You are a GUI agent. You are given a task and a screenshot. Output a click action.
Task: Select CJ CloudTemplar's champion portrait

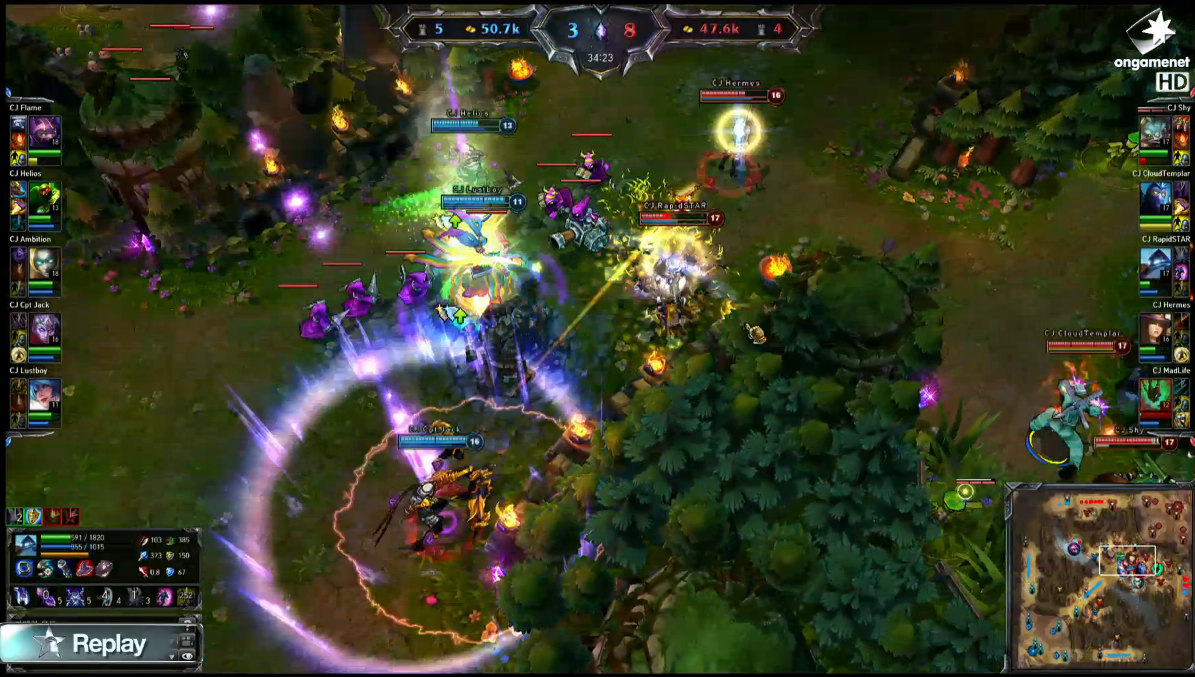coord(1155,198)
